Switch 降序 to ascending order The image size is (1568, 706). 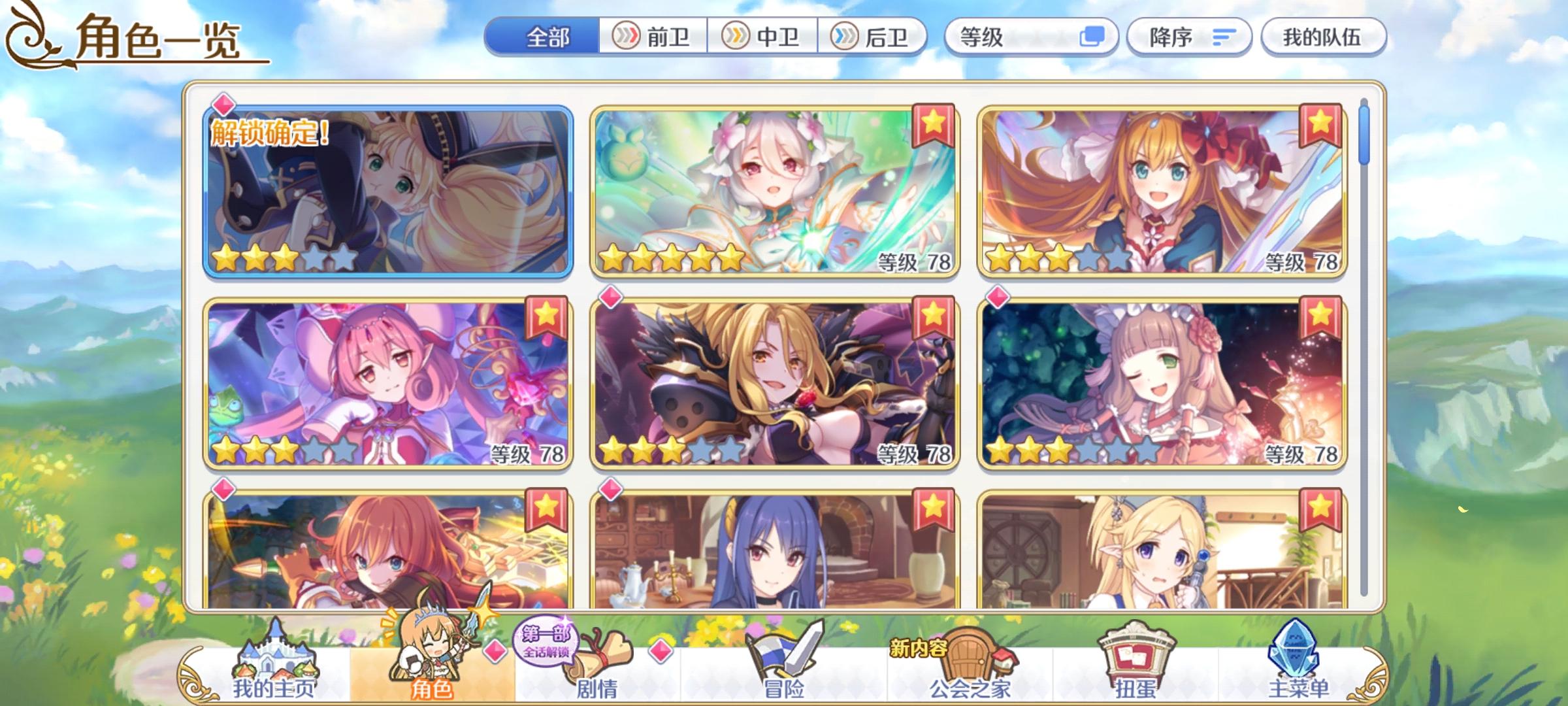pos(1189,37)
